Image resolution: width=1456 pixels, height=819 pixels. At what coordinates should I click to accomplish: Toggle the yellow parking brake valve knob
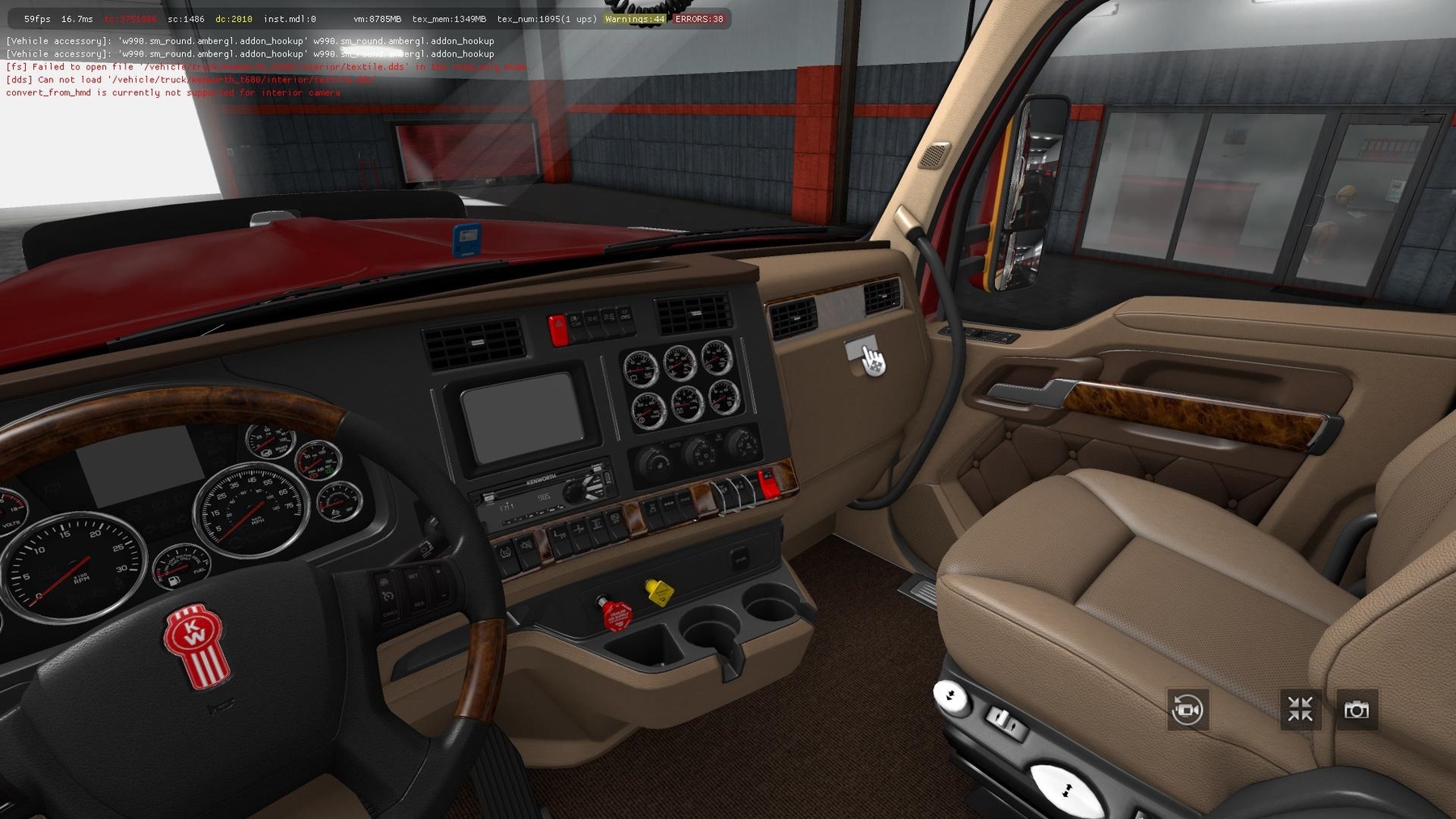point(658,595)
